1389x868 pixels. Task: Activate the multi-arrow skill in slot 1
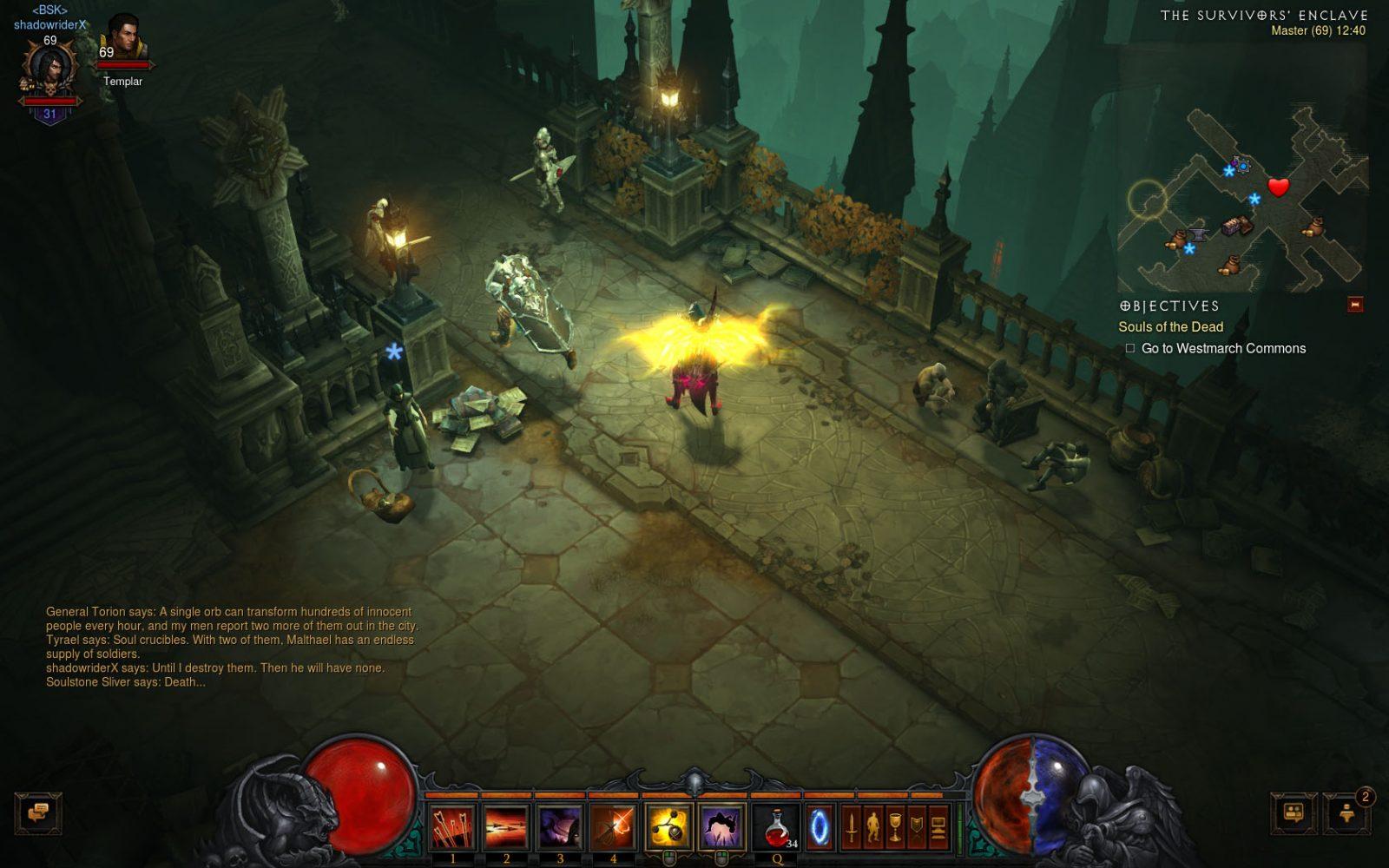452,825
